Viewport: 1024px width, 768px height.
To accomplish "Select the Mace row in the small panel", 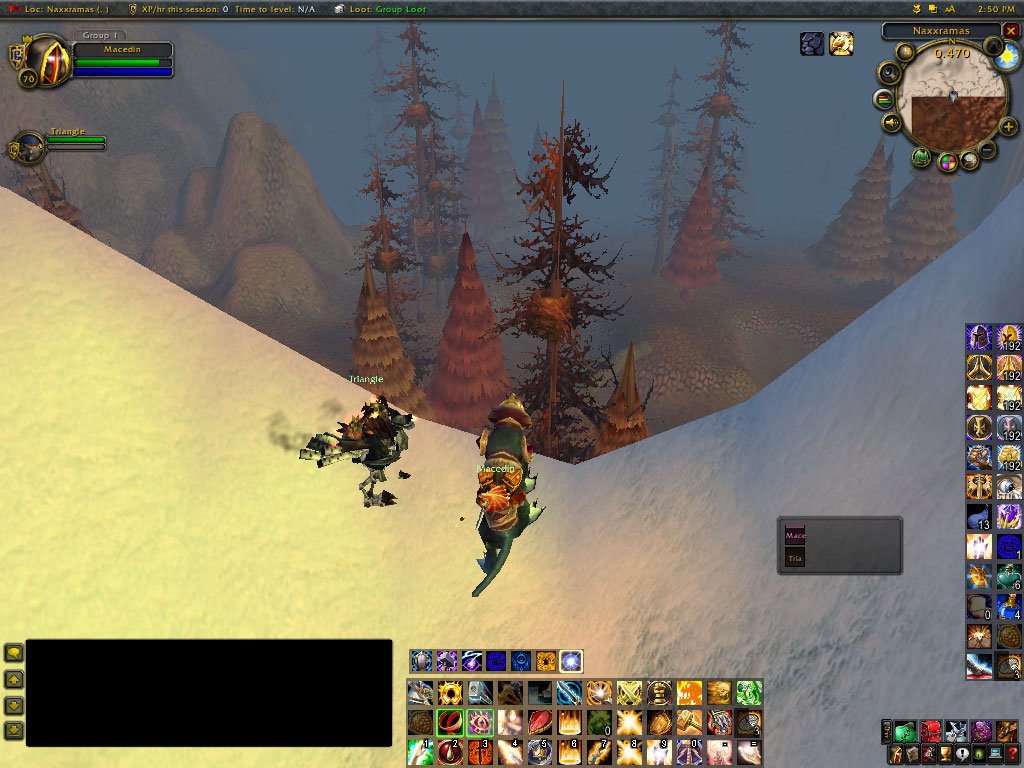I will click(796, 536).
